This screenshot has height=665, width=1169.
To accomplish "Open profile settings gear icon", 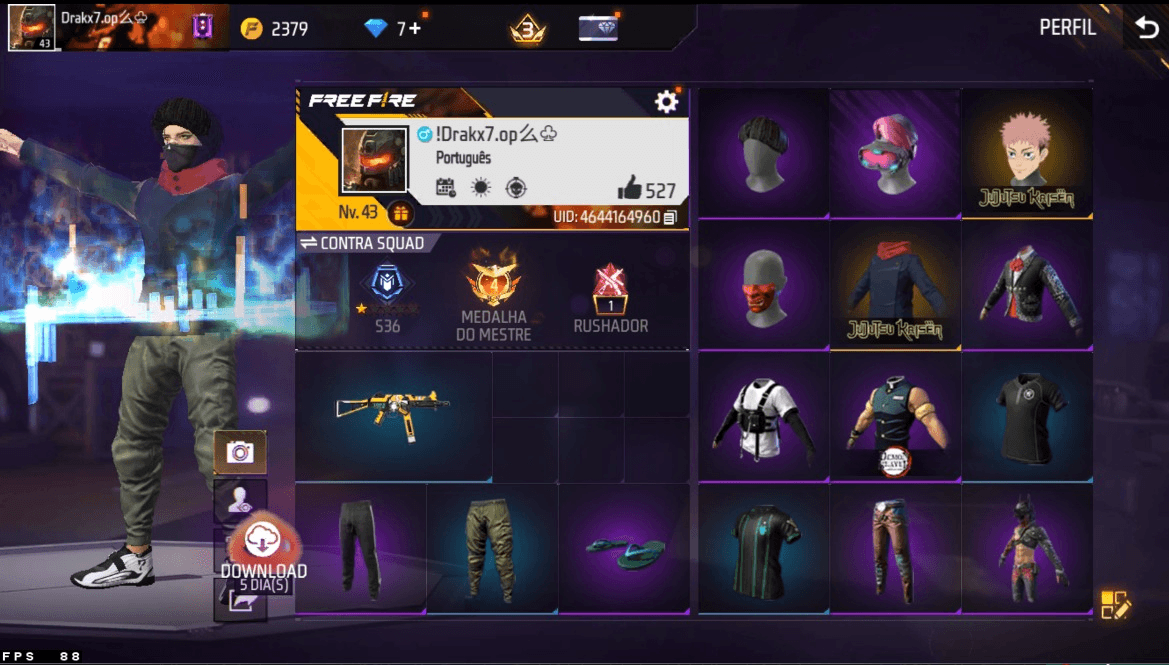I will click(666, 102).
